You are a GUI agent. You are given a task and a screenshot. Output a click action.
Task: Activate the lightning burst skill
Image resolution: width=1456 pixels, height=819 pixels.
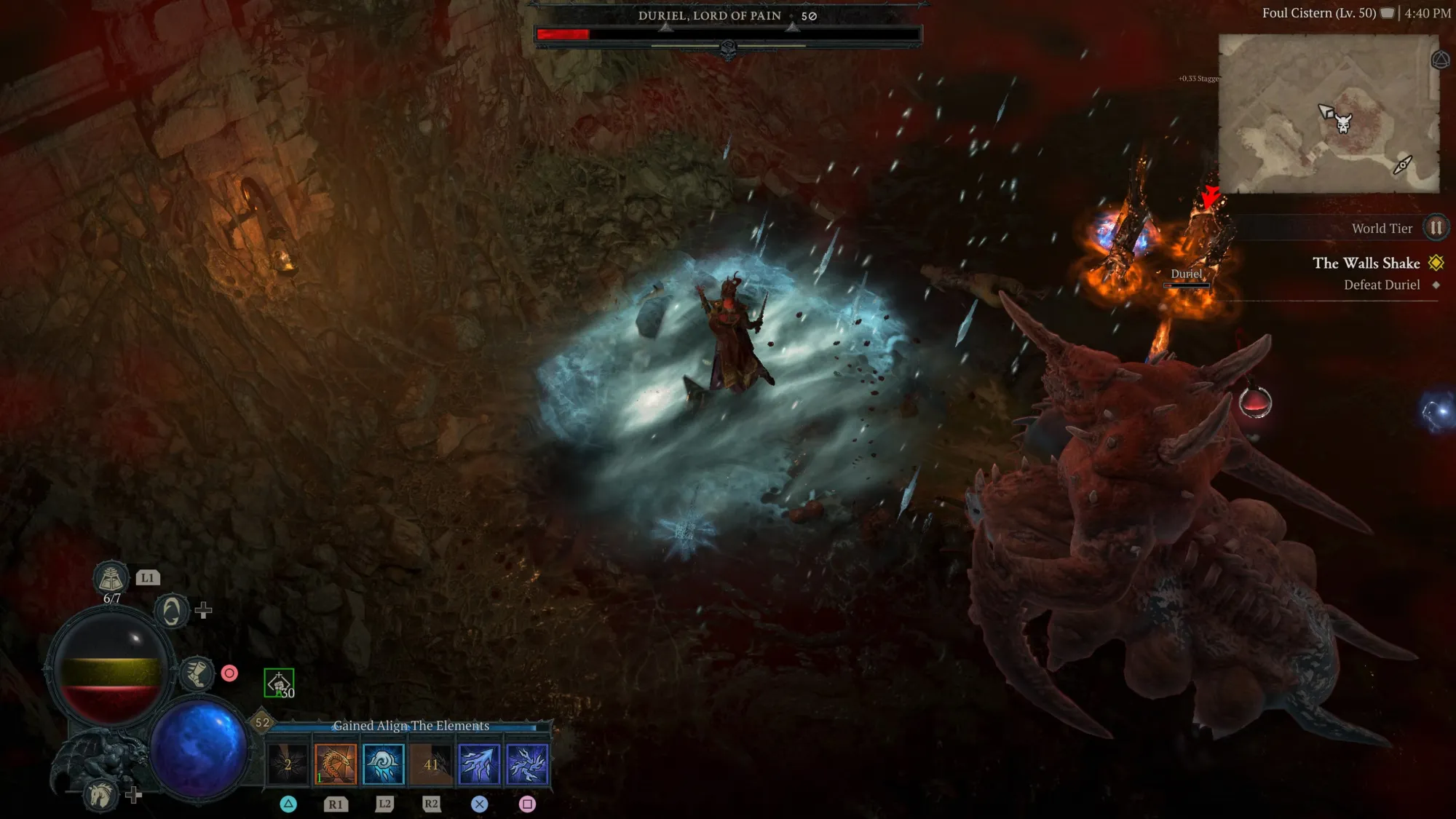tap(527, 764)
